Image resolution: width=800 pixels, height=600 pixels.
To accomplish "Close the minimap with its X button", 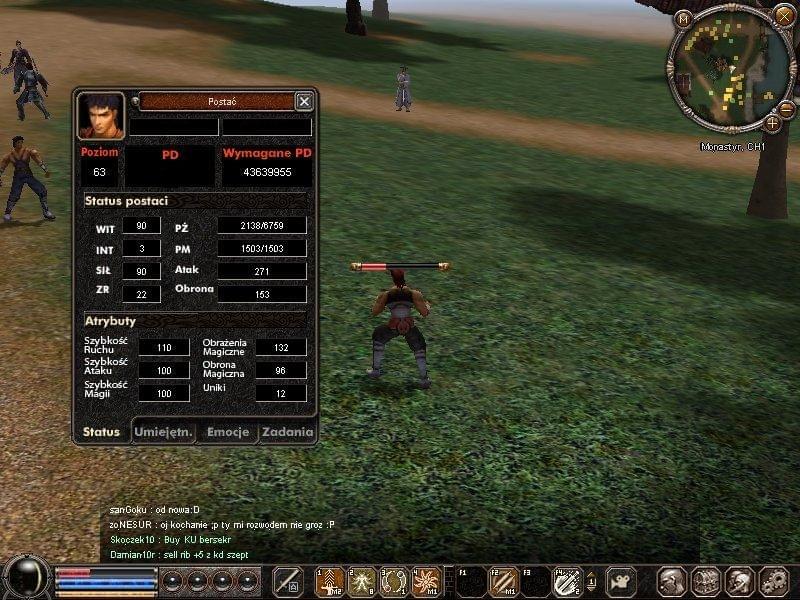I will coord(784,15).
